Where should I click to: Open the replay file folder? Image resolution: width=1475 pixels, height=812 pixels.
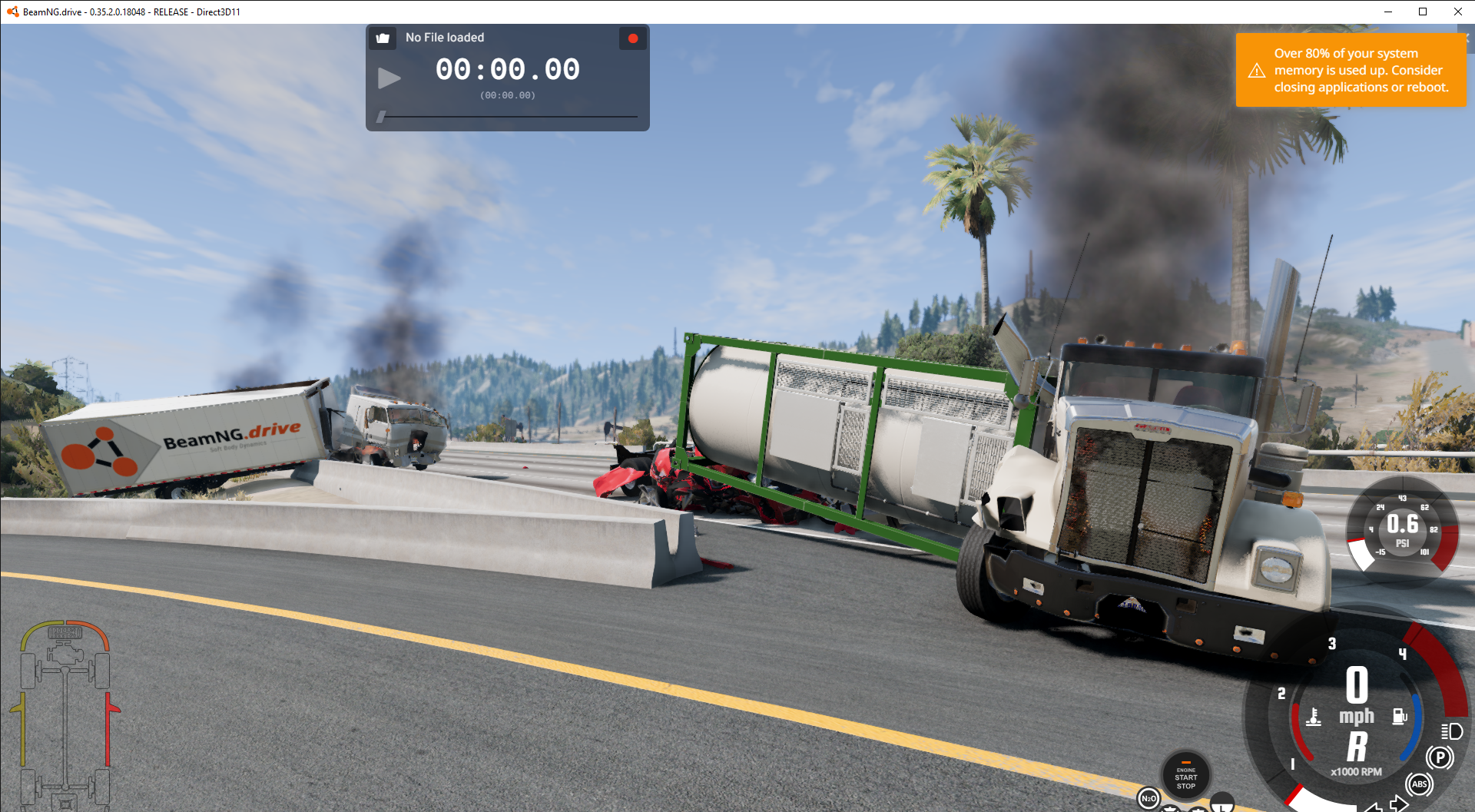coord(383,38)
